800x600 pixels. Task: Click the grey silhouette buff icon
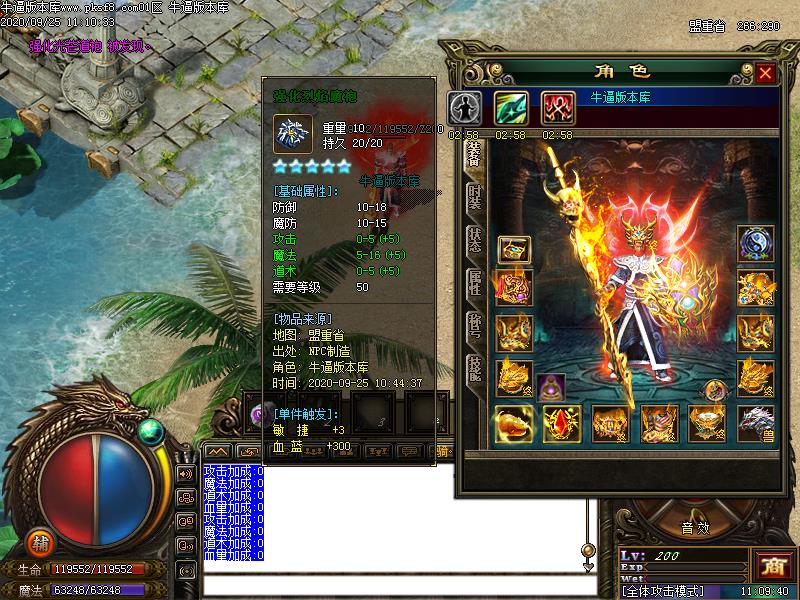pos(463,108)
